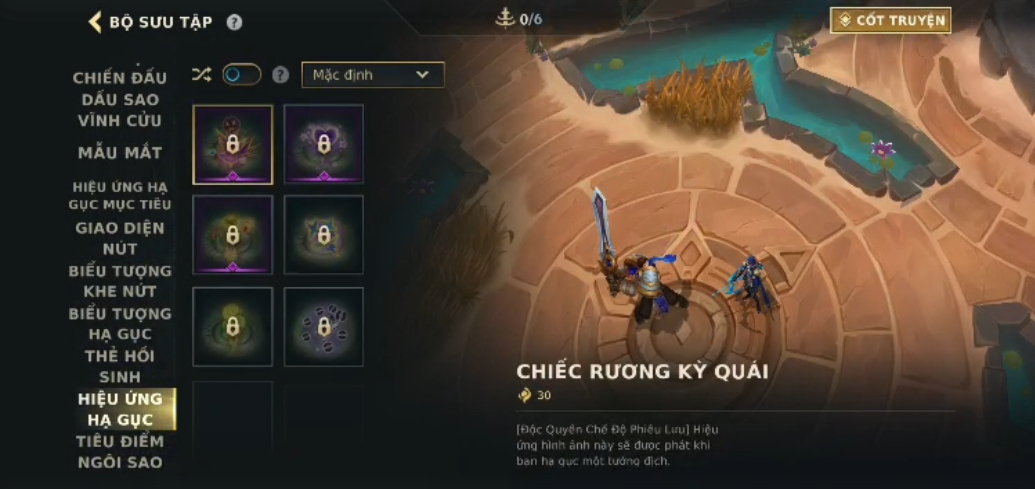Image resolution: width=1035 pixels, height=489 pixels.
Task: Select the Biểu Tượng Khe Nút category
Action: click(119, 281)
